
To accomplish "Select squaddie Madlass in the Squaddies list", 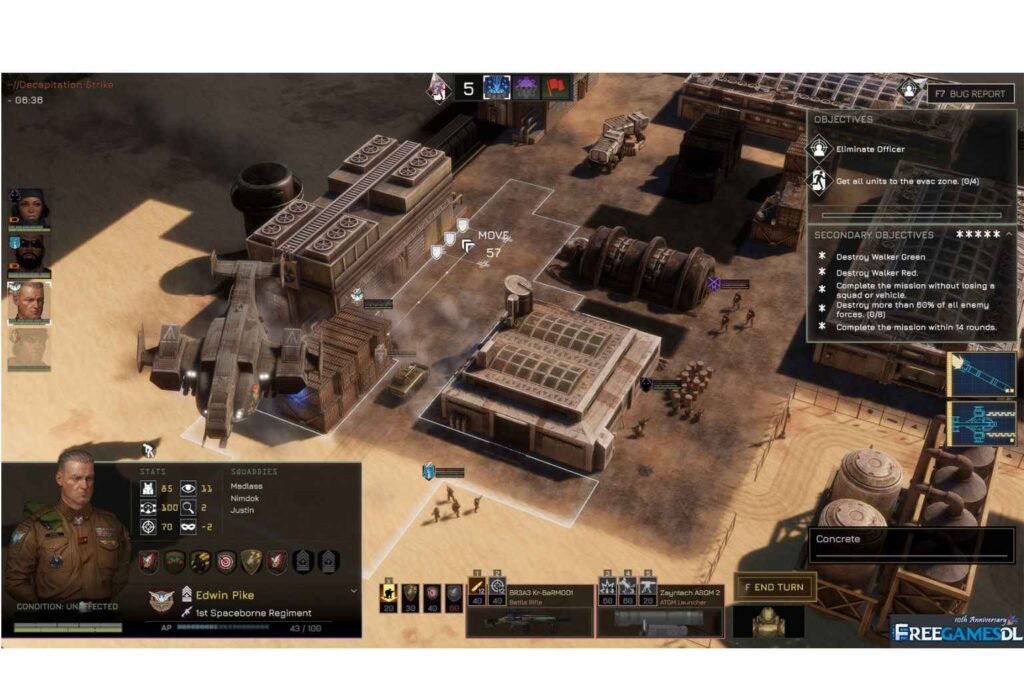I will click(x=248, y=486).
